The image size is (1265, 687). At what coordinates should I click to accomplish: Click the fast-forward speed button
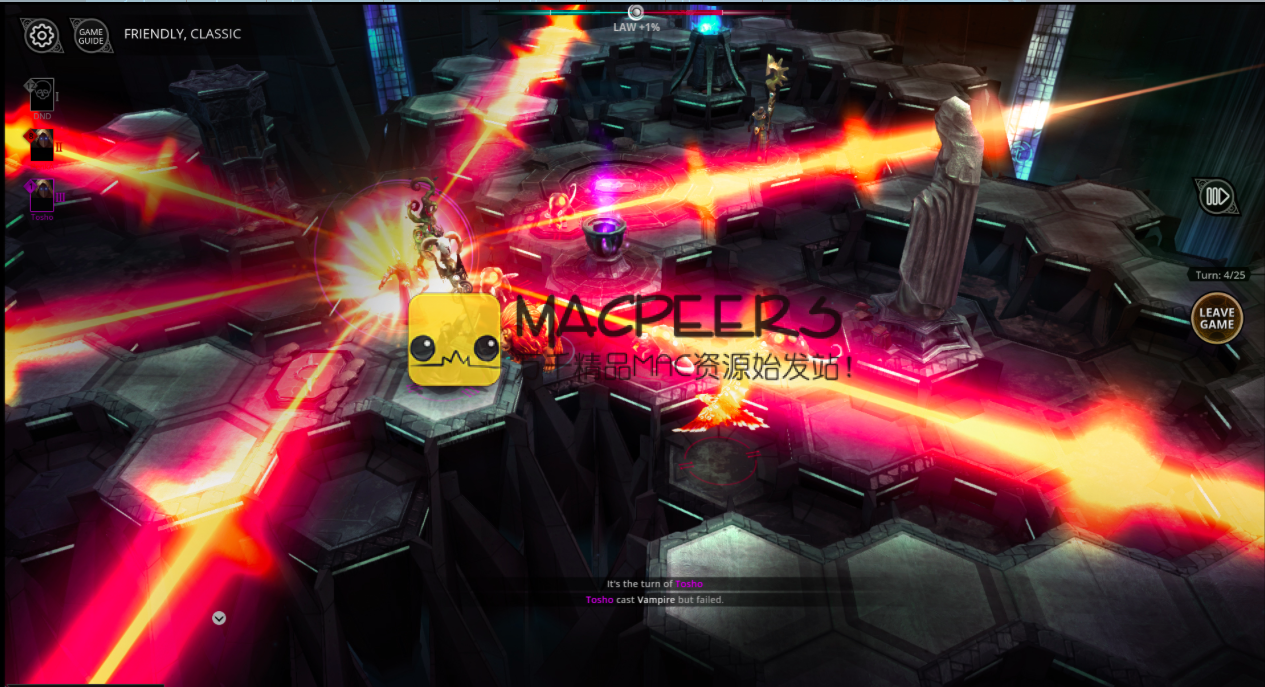tap(1217, 196)
